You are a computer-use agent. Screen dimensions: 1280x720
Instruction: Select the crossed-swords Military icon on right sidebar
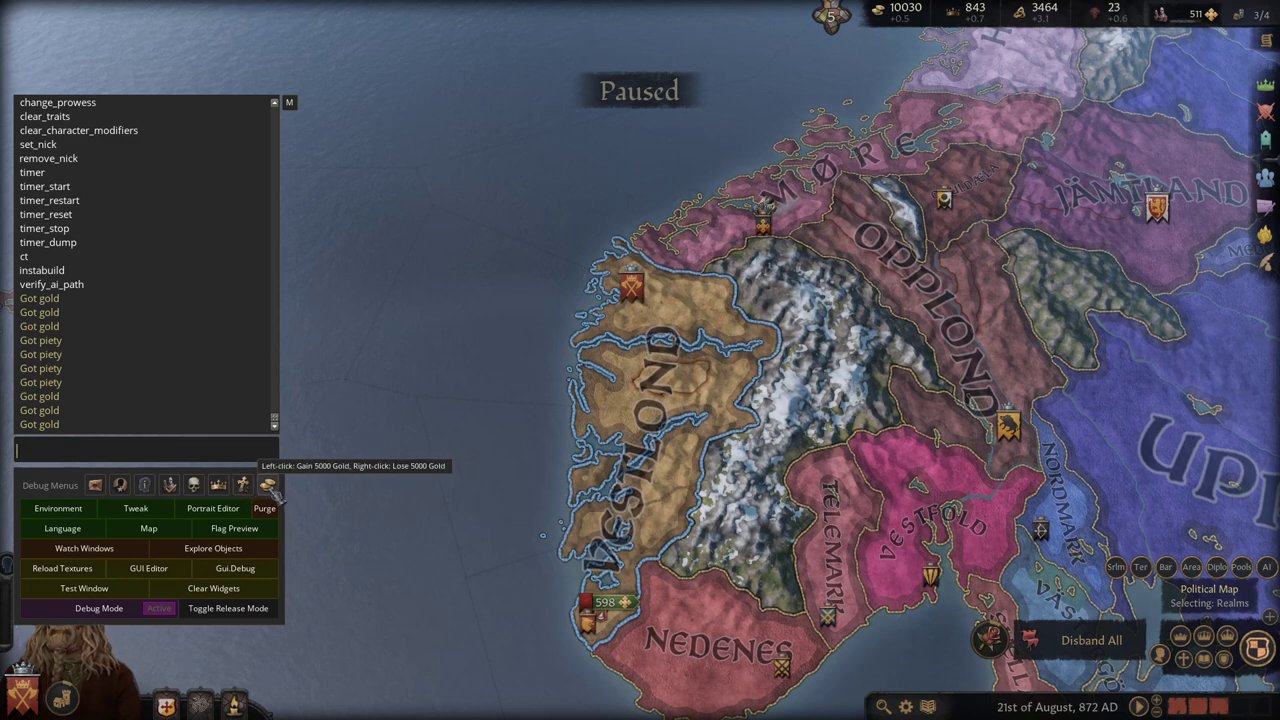[1265, 112]
